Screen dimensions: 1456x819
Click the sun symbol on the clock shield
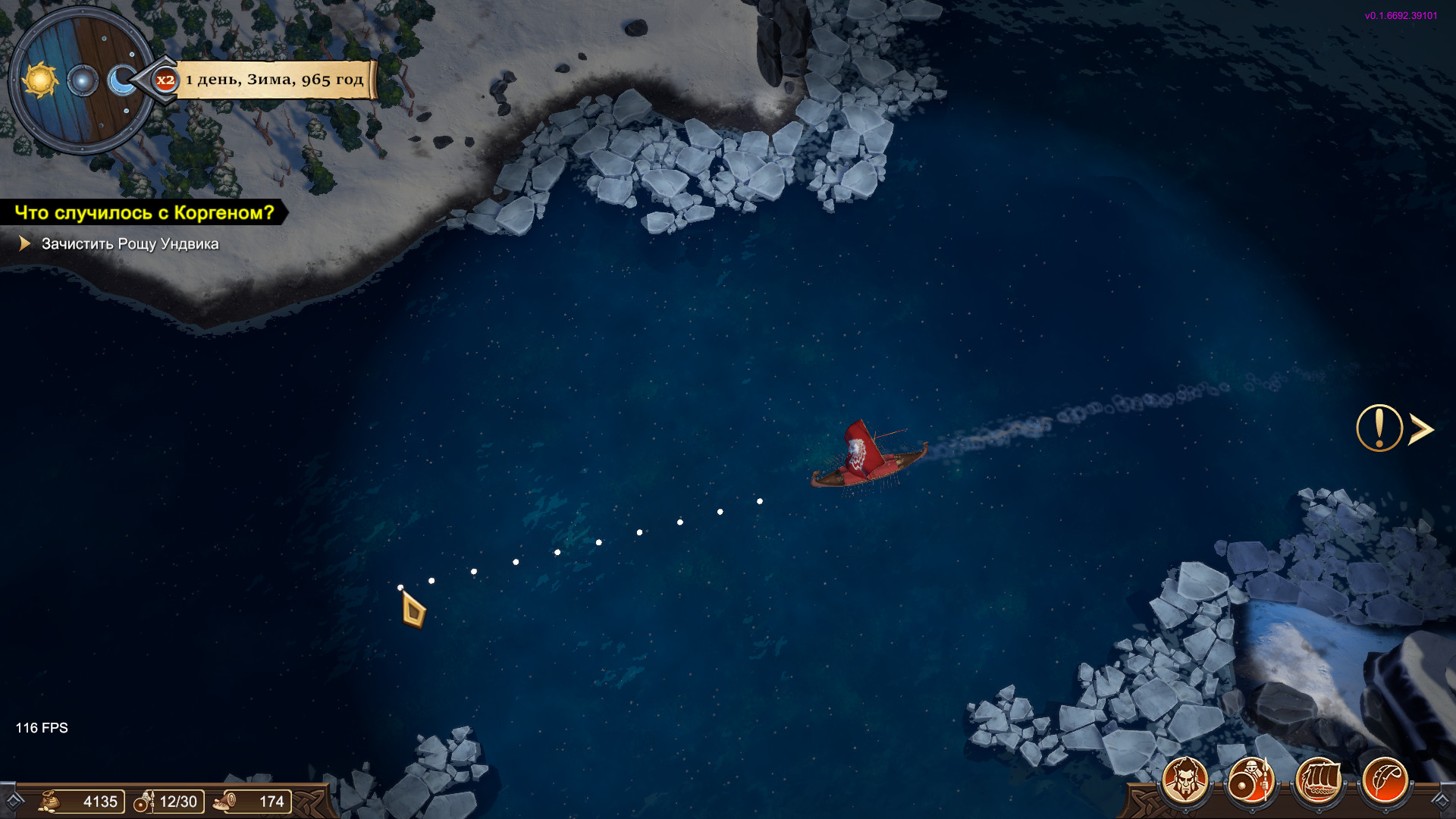pos(42,78)
